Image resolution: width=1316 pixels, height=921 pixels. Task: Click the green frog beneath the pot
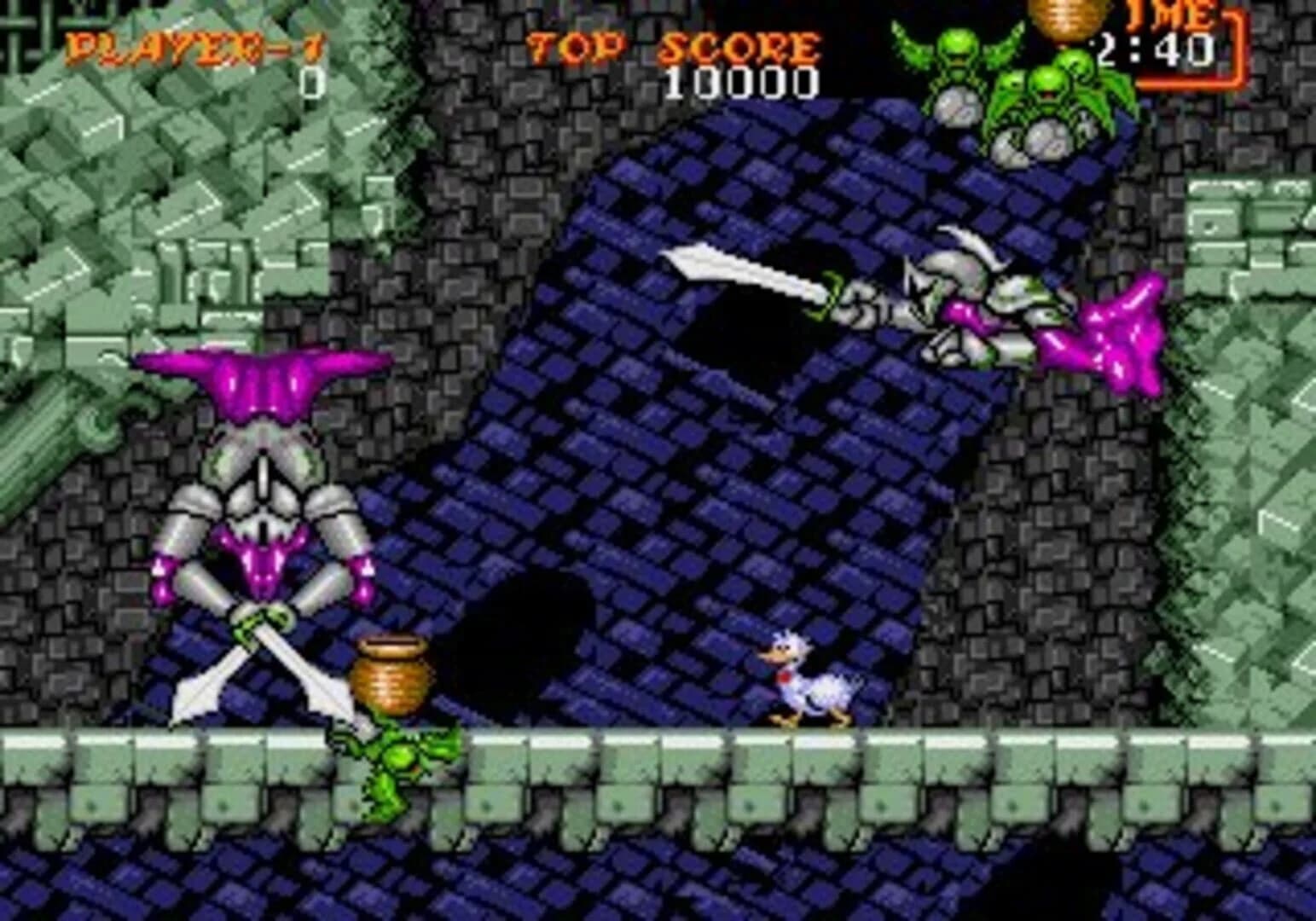[401, 759]
